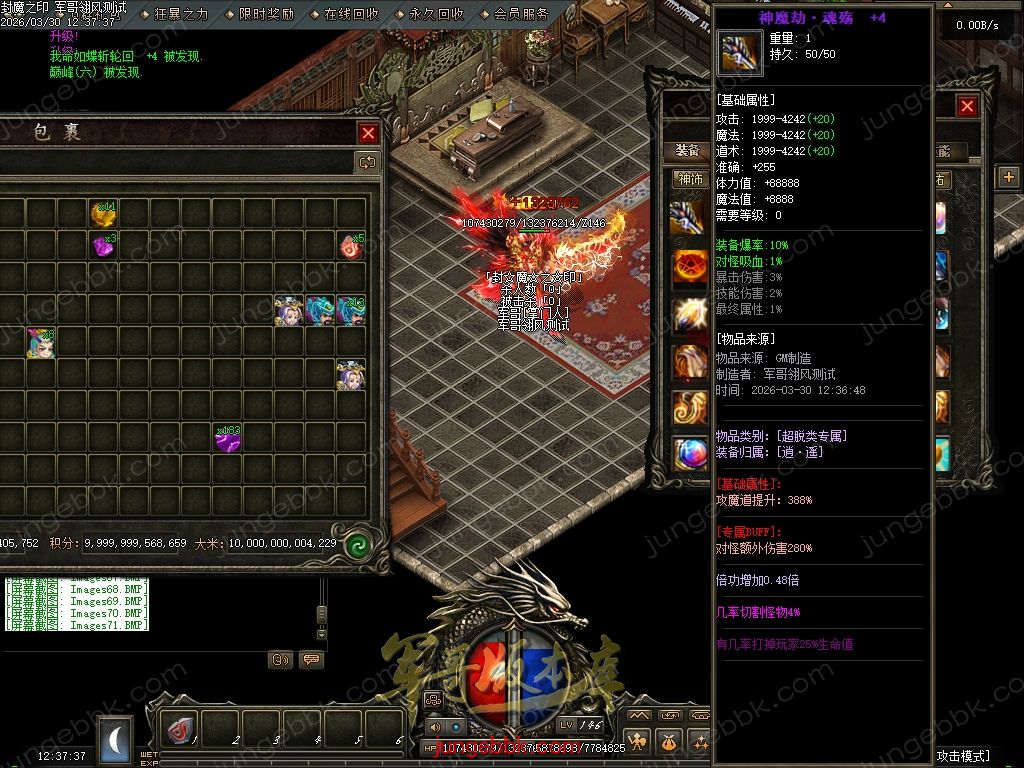Screen dimensions: 1024x768
Task: Select the purple gem stack x3
Action: tap(103, 245)
